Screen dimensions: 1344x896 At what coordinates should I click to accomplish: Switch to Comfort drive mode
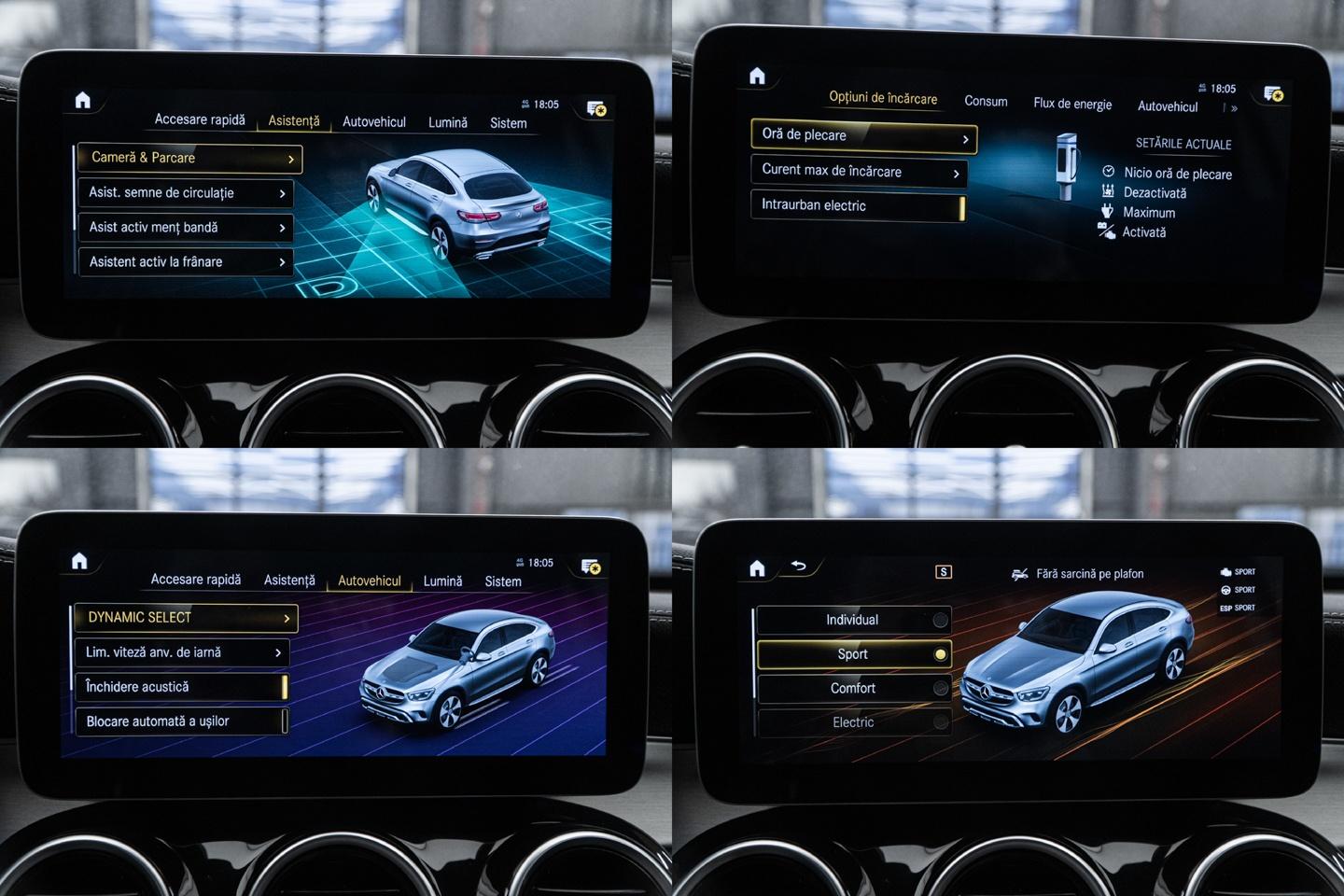(x=853, y=689)
